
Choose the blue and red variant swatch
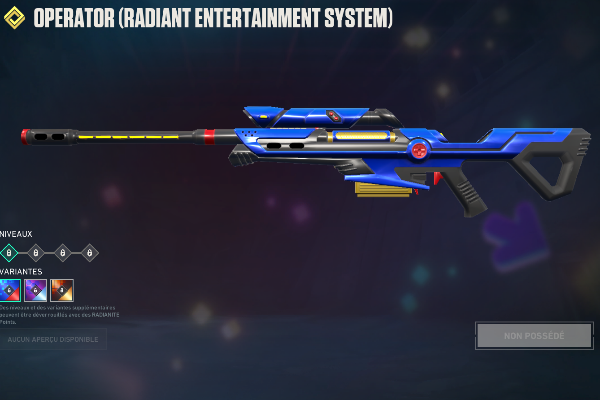(x=9, y=290)
